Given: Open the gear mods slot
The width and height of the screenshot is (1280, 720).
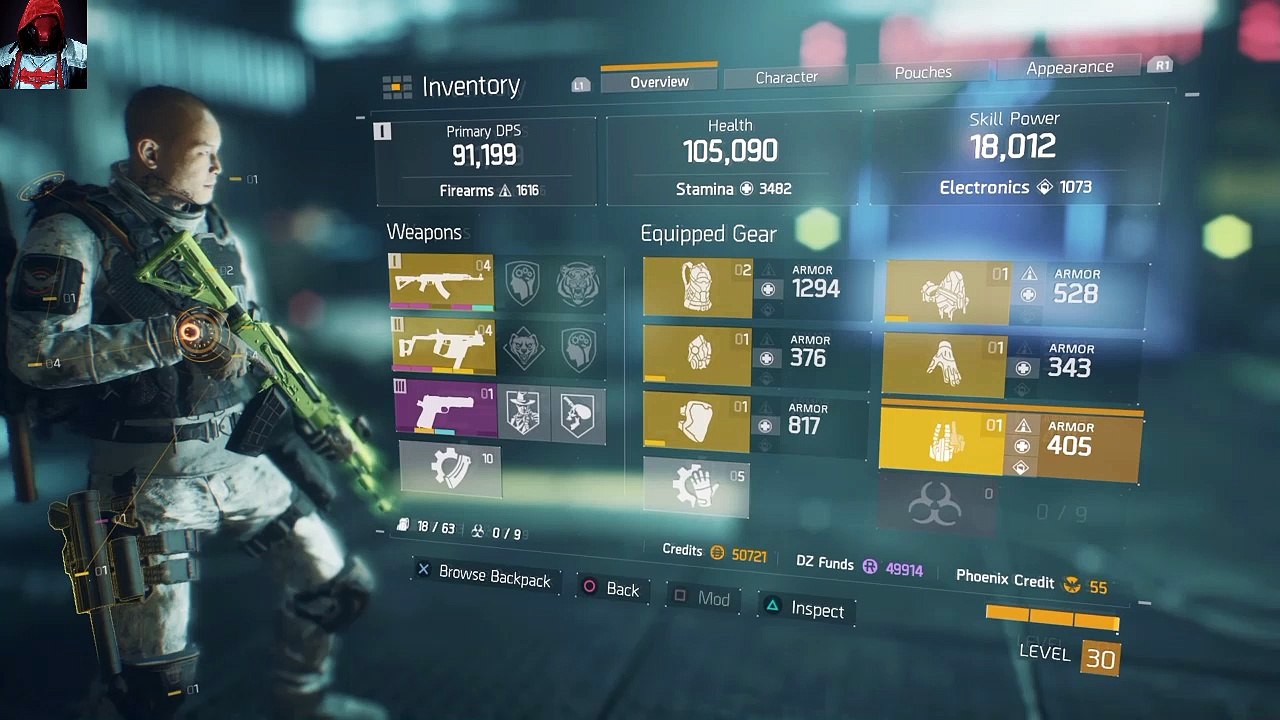Looking at the screenshot, I should (x=696, y=487).
